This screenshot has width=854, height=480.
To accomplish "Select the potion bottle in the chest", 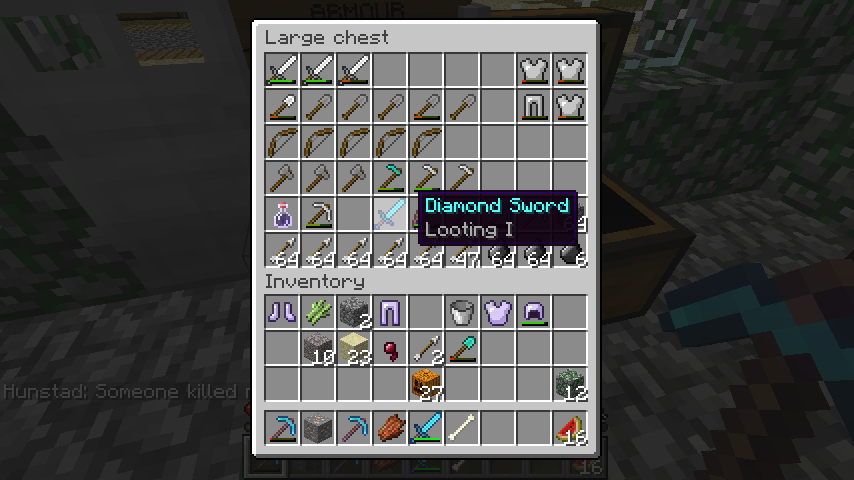I will [x=283, y=214].
